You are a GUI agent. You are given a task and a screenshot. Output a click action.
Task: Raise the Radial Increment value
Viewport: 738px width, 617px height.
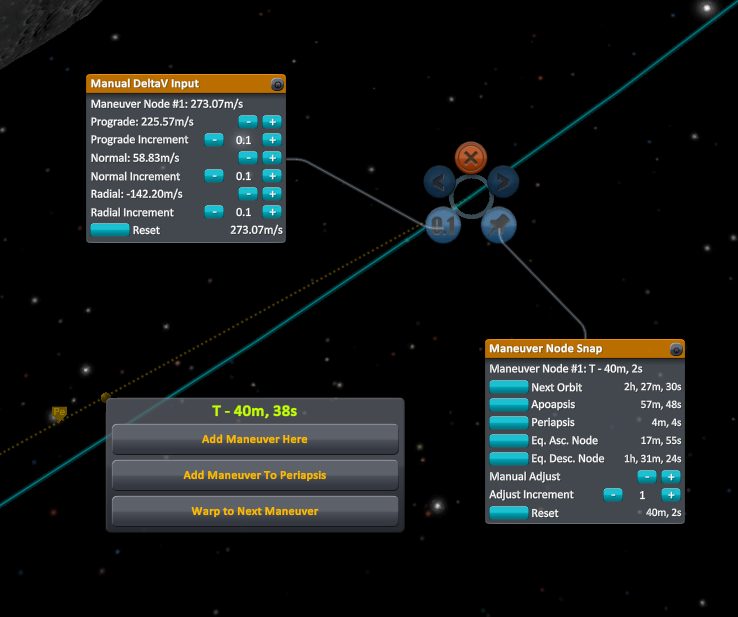272,212
